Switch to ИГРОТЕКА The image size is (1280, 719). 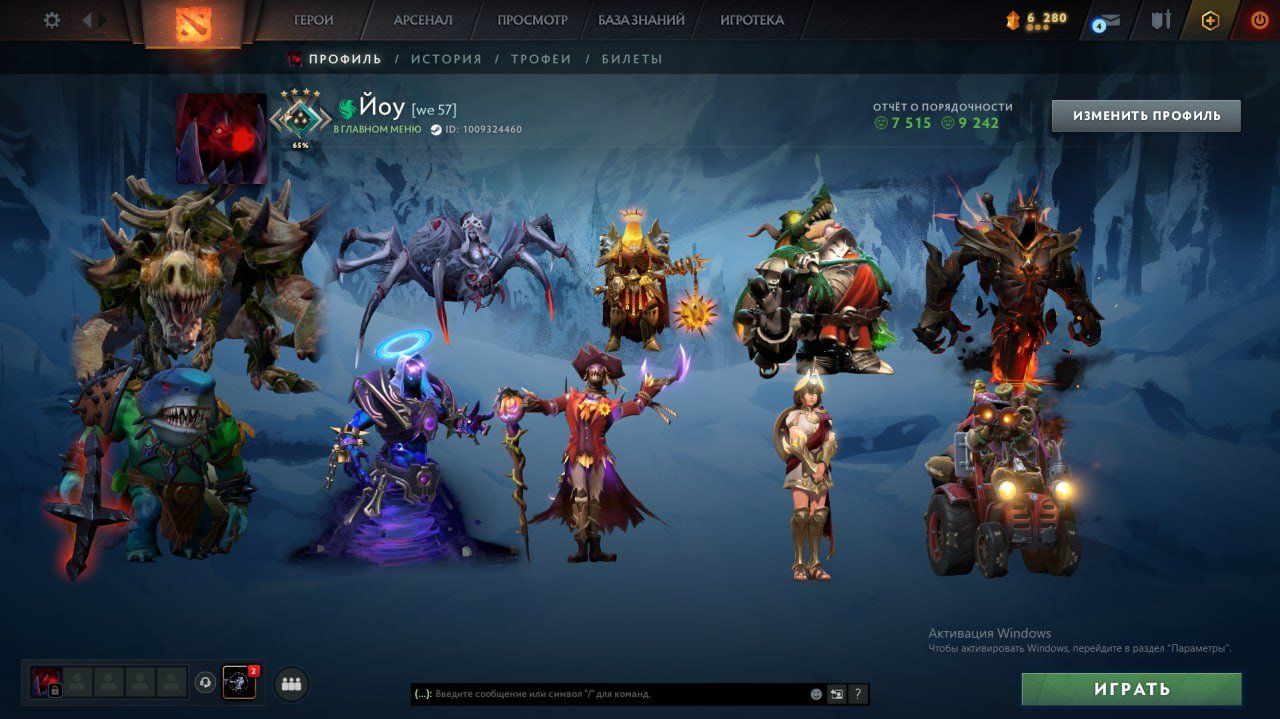(752, 20)
